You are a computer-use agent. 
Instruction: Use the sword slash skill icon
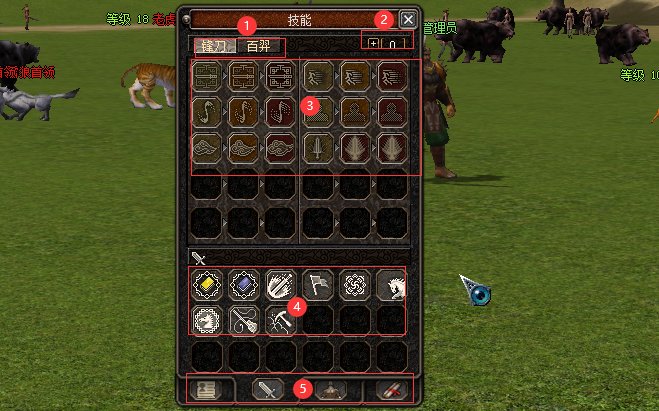click(x=281, y=286)
